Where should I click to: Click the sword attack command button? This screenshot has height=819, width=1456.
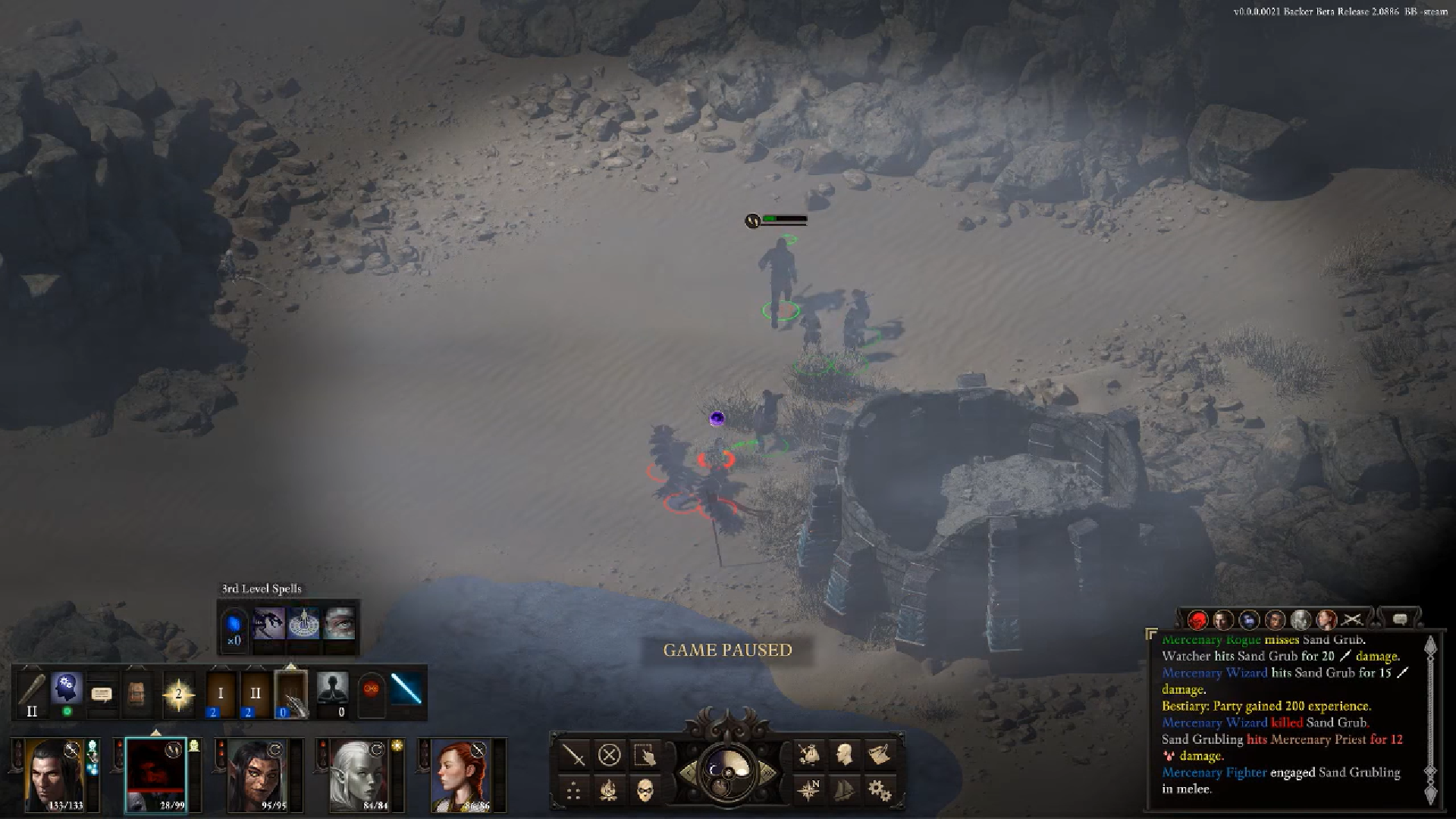(576, 755)
